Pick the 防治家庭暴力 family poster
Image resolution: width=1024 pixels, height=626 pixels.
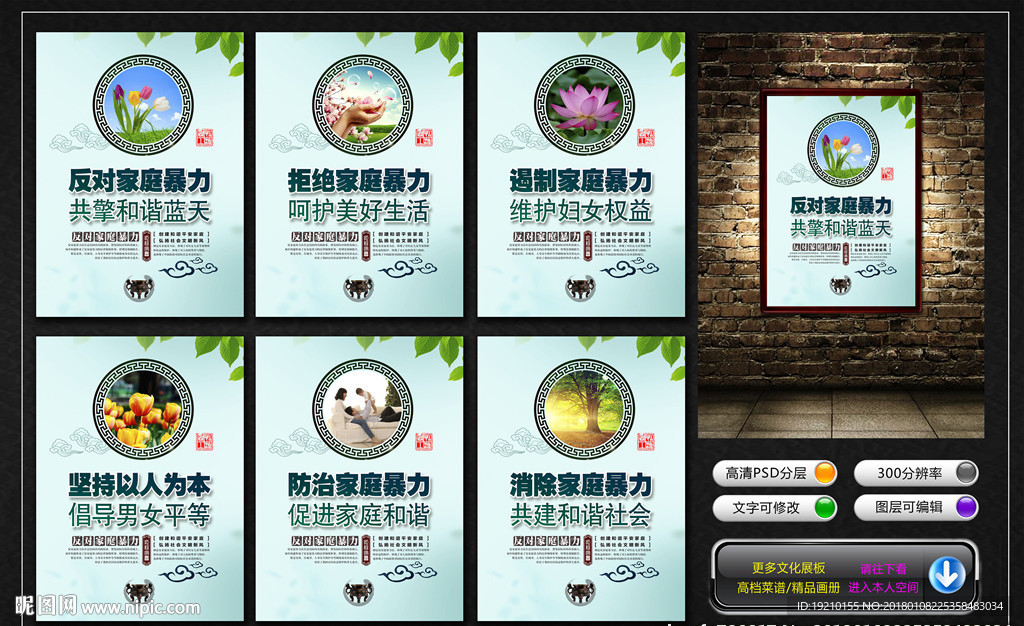coord(359,478)
